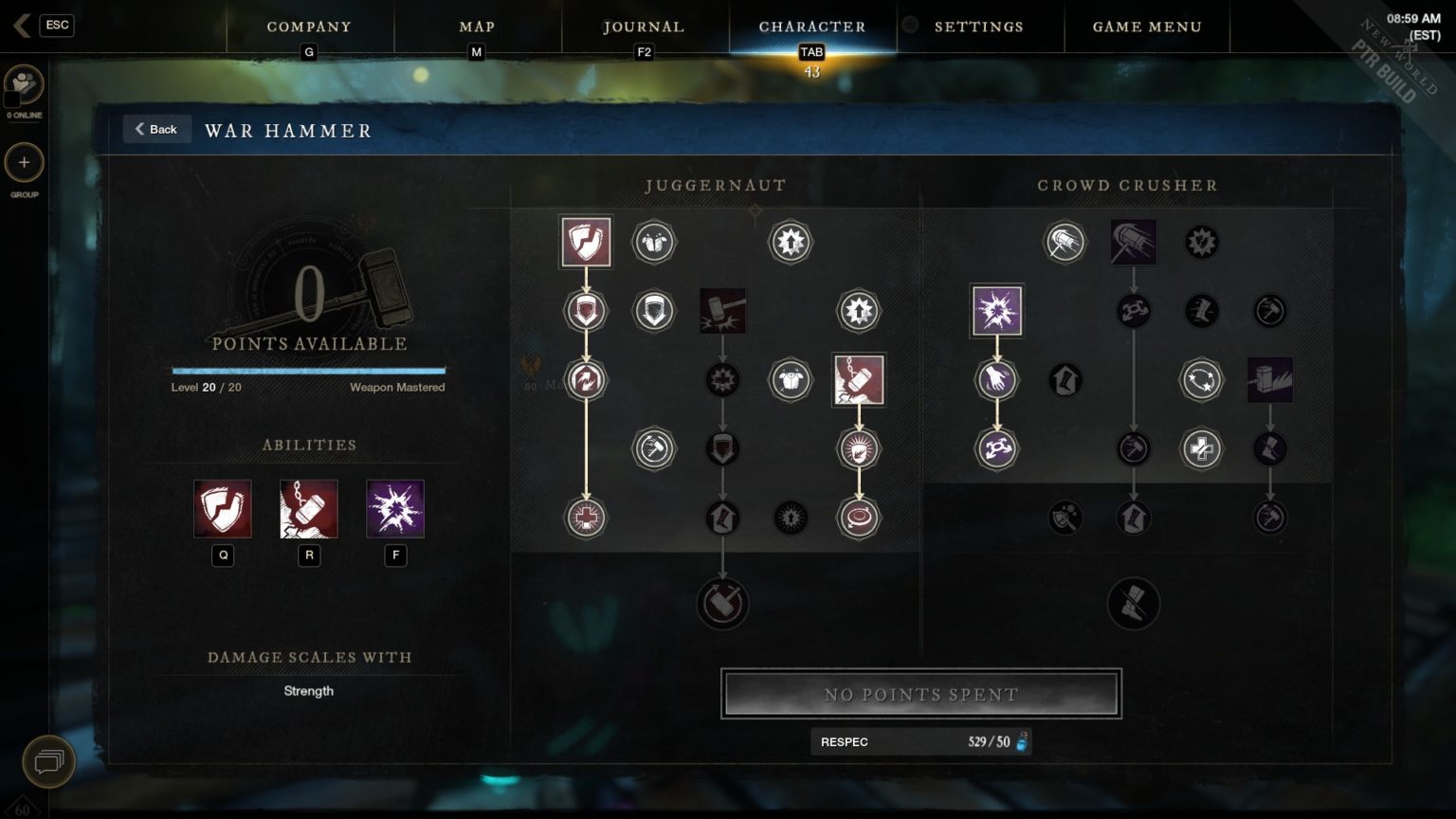Click the NO POINTS SPENT banner

pos(920,694)
